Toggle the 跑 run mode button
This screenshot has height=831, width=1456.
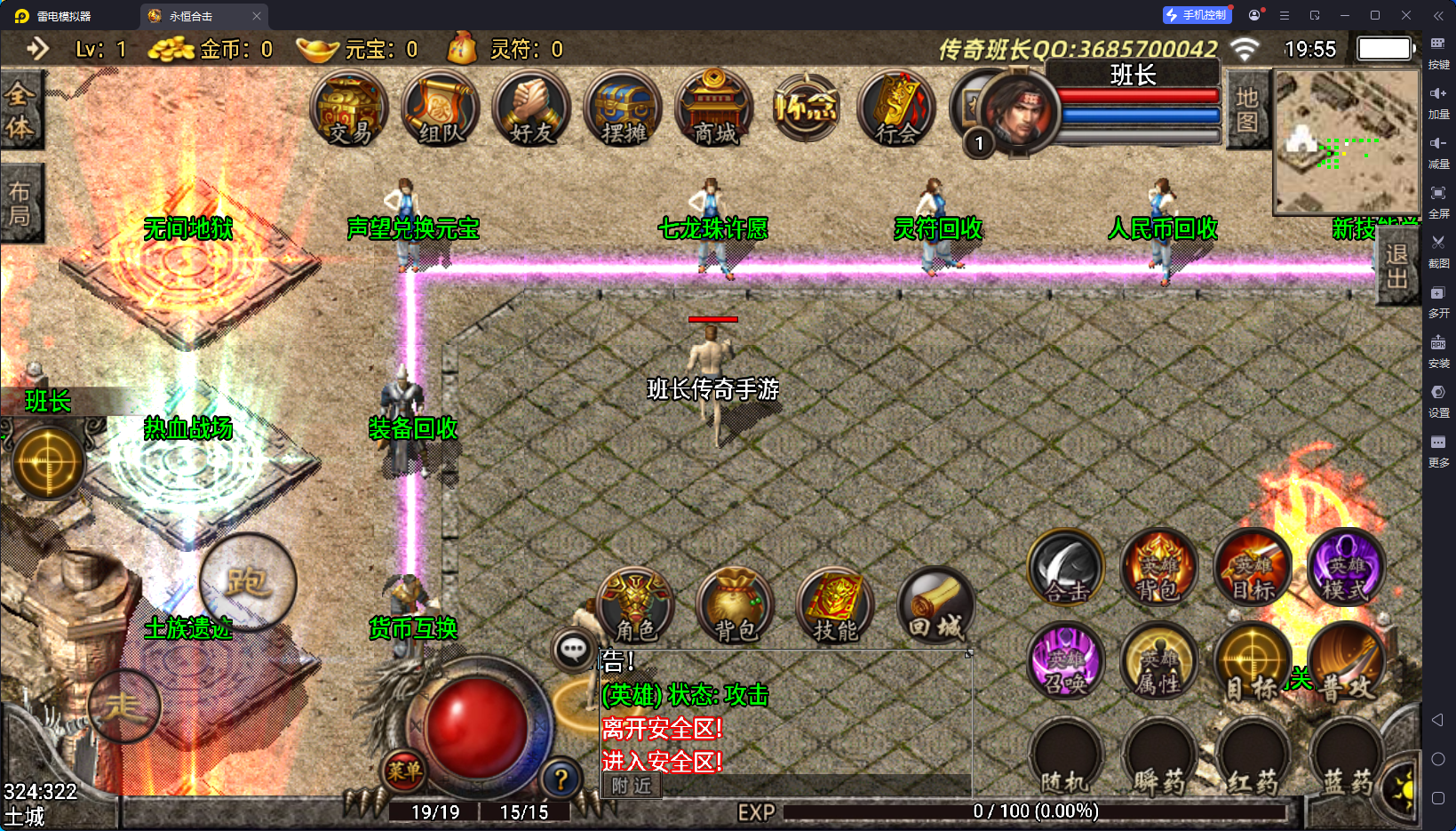247,582
